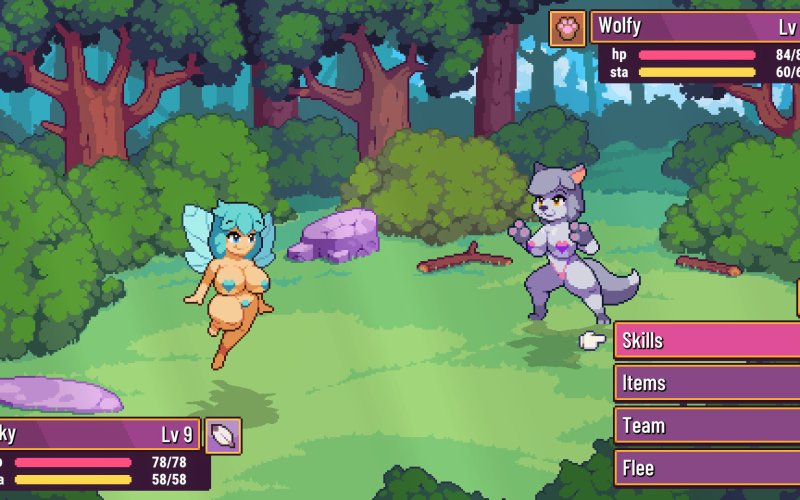Screen dimensions: 800x500
Task: Flee from the battle
Action: point(706,468)
